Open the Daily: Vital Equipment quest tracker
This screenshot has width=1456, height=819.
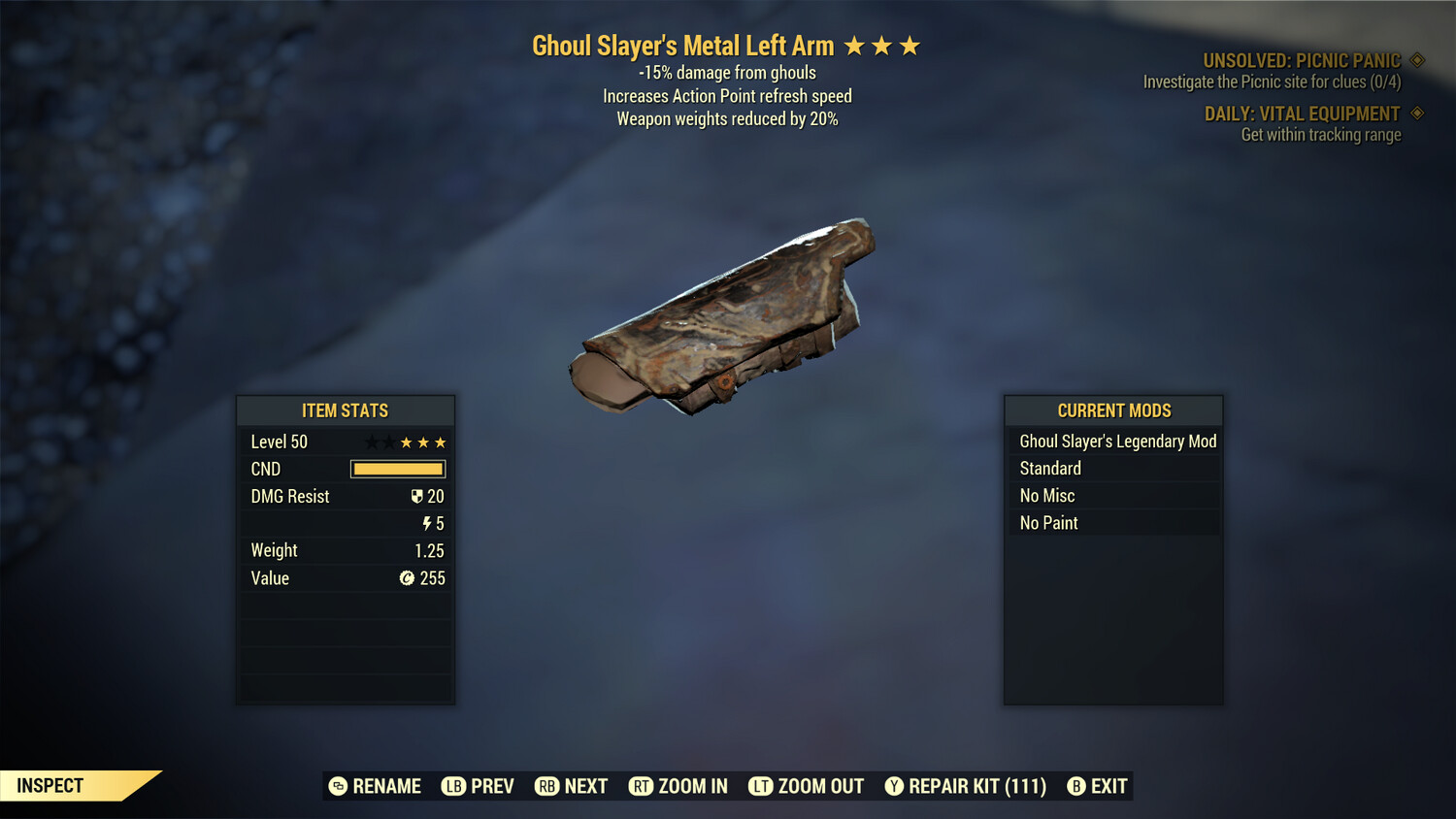point(1302,115)
